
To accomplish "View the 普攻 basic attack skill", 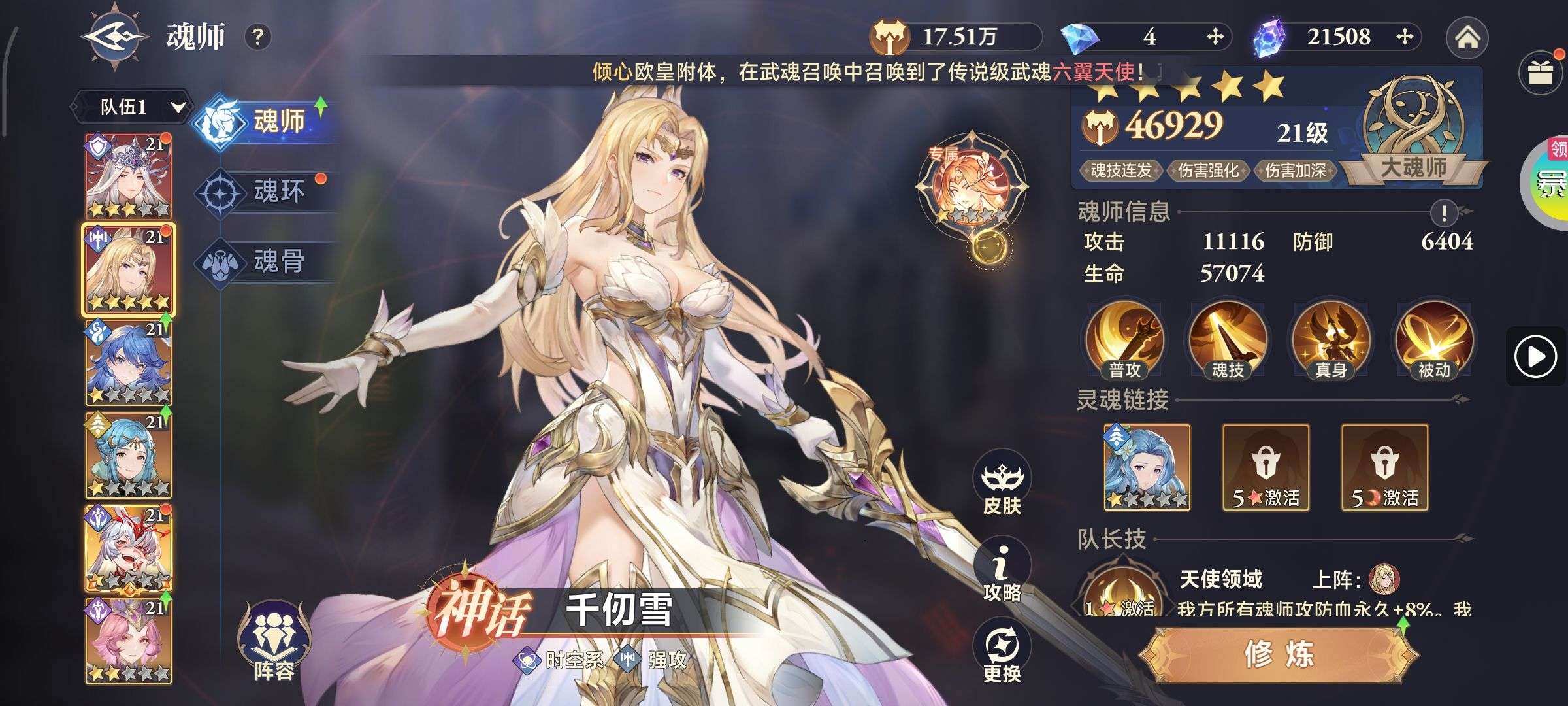I will click(x=1124, y=341).
